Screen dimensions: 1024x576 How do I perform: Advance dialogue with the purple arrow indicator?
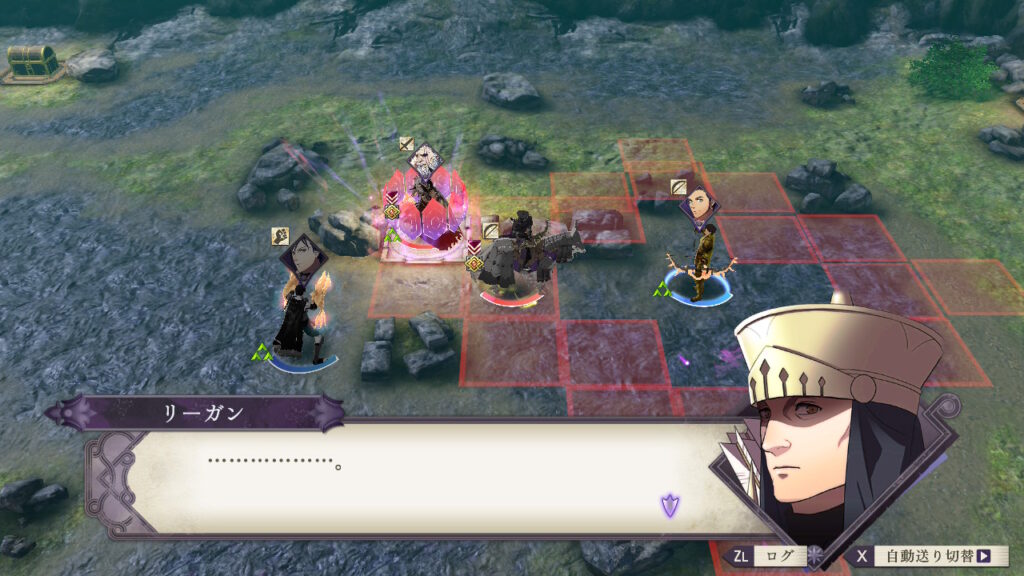(669, 506)
